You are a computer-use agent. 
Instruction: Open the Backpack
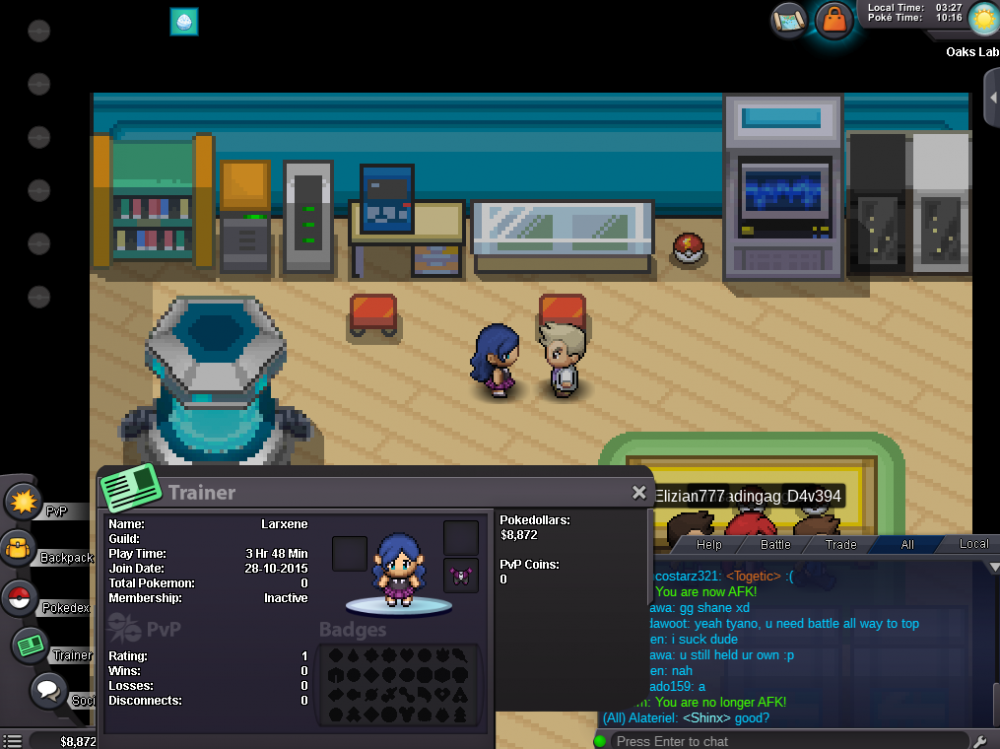[19, 549]
